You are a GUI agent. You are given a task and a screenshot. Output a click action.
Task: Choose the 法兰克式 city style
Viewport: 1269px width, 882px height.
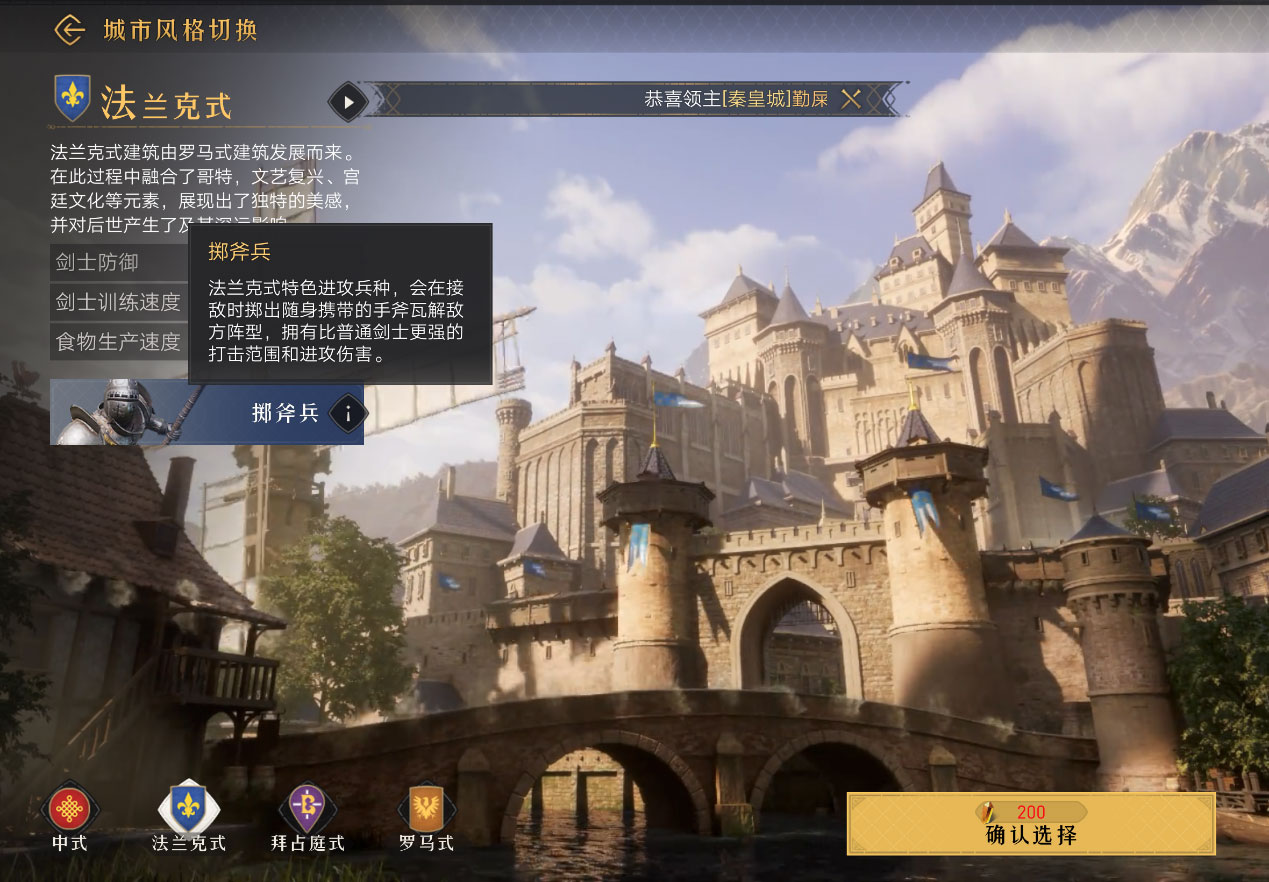click(188, 810)
